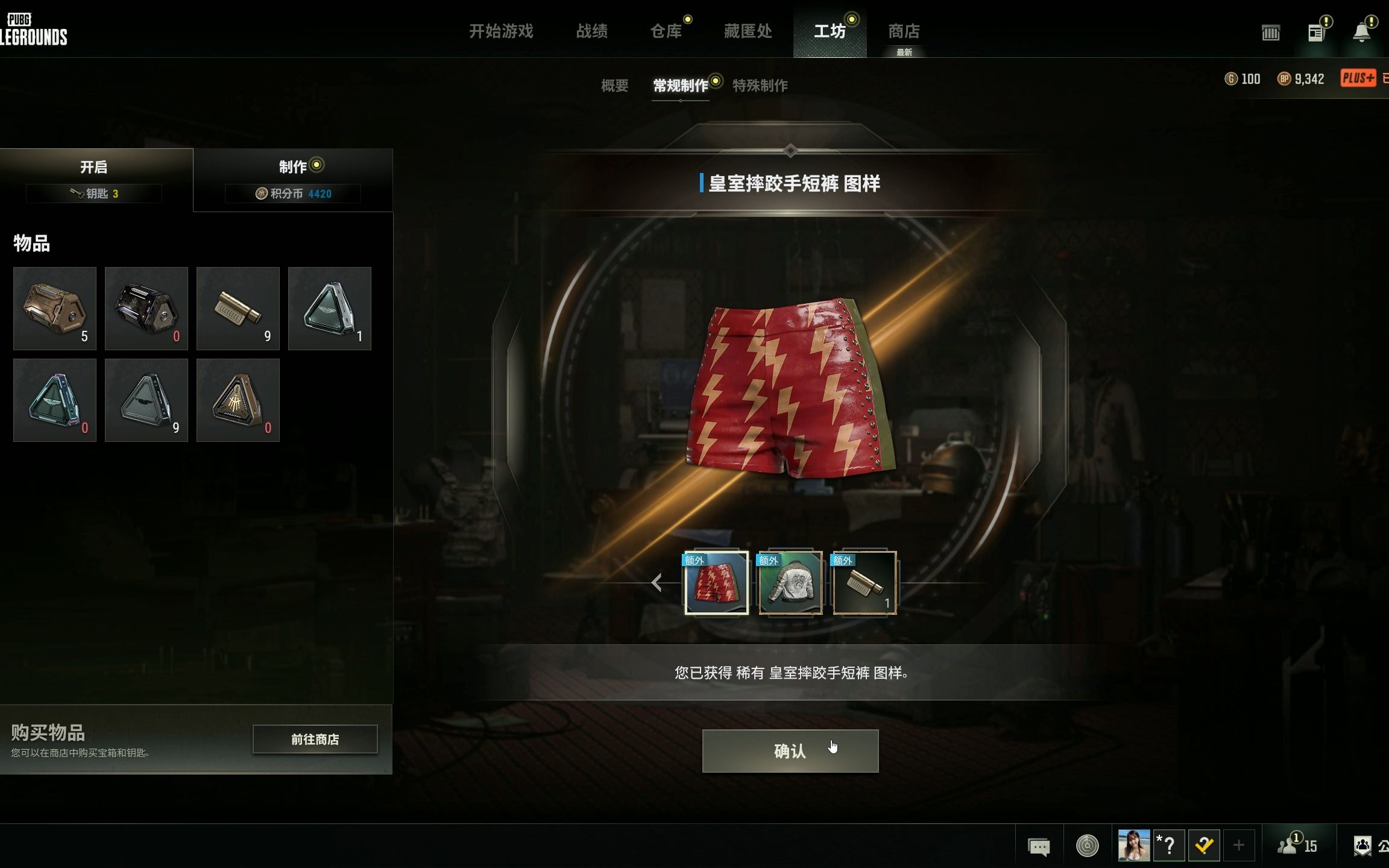Switch to the 特殊制作 tab
1389x868 pixels.
tap(761, 86)
